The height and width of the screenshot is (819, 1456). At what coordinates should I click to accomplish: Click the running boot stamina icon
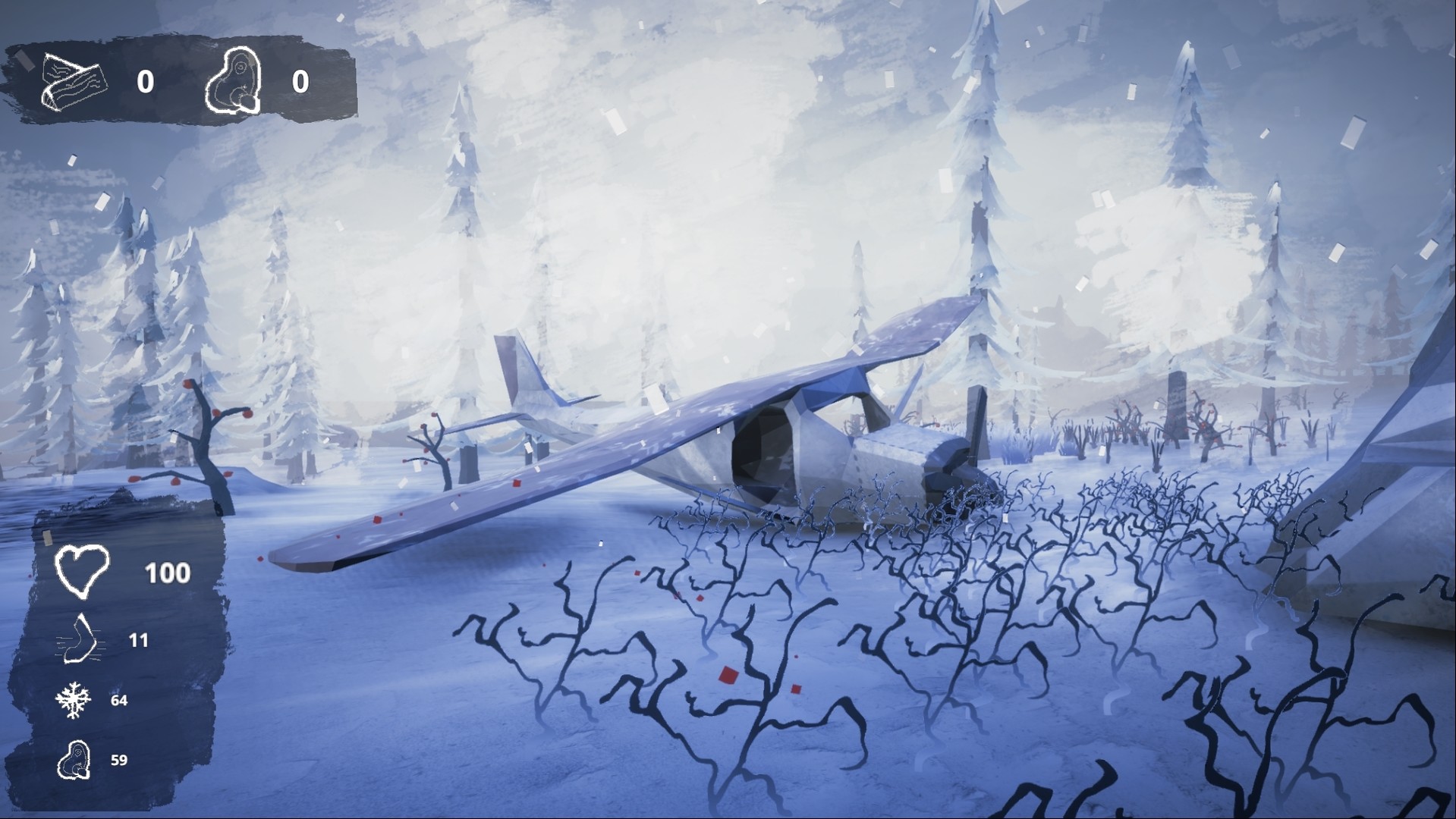click(80, 639)
